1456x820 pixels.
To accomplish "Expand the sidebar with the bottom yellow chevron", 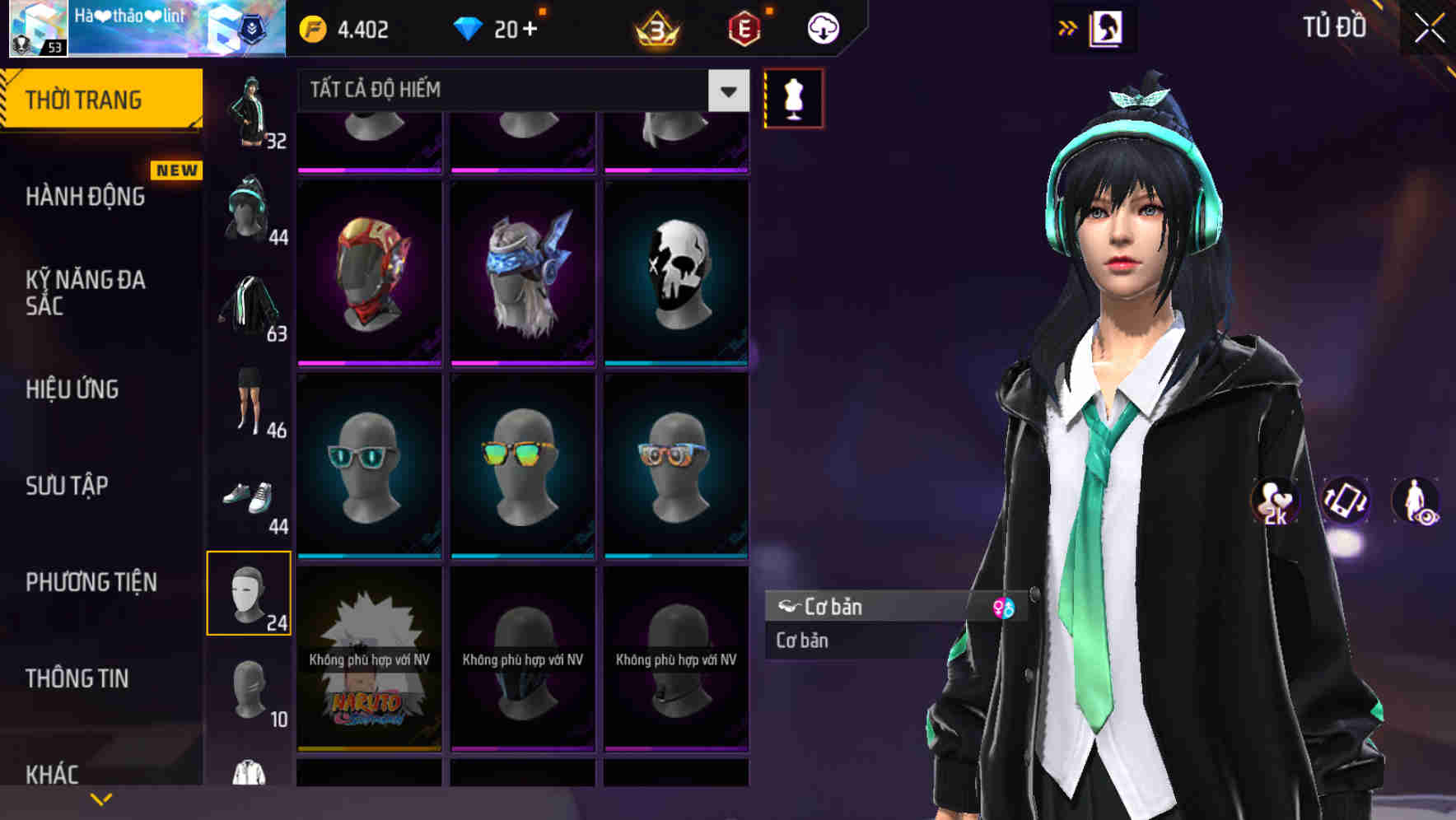I will pos(101,799).
